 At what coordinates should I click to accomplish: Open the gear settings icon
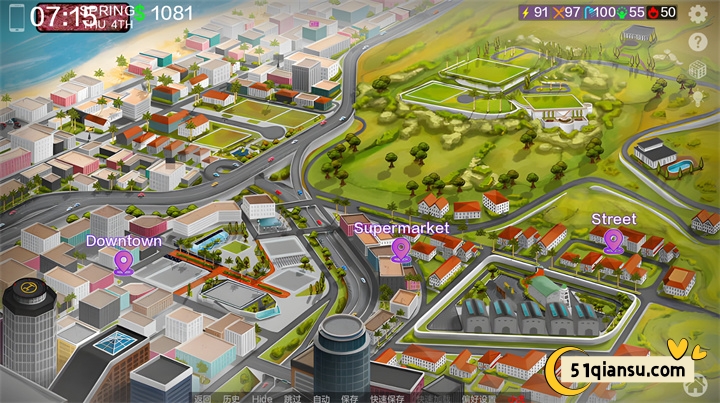[x=698, y=13]
